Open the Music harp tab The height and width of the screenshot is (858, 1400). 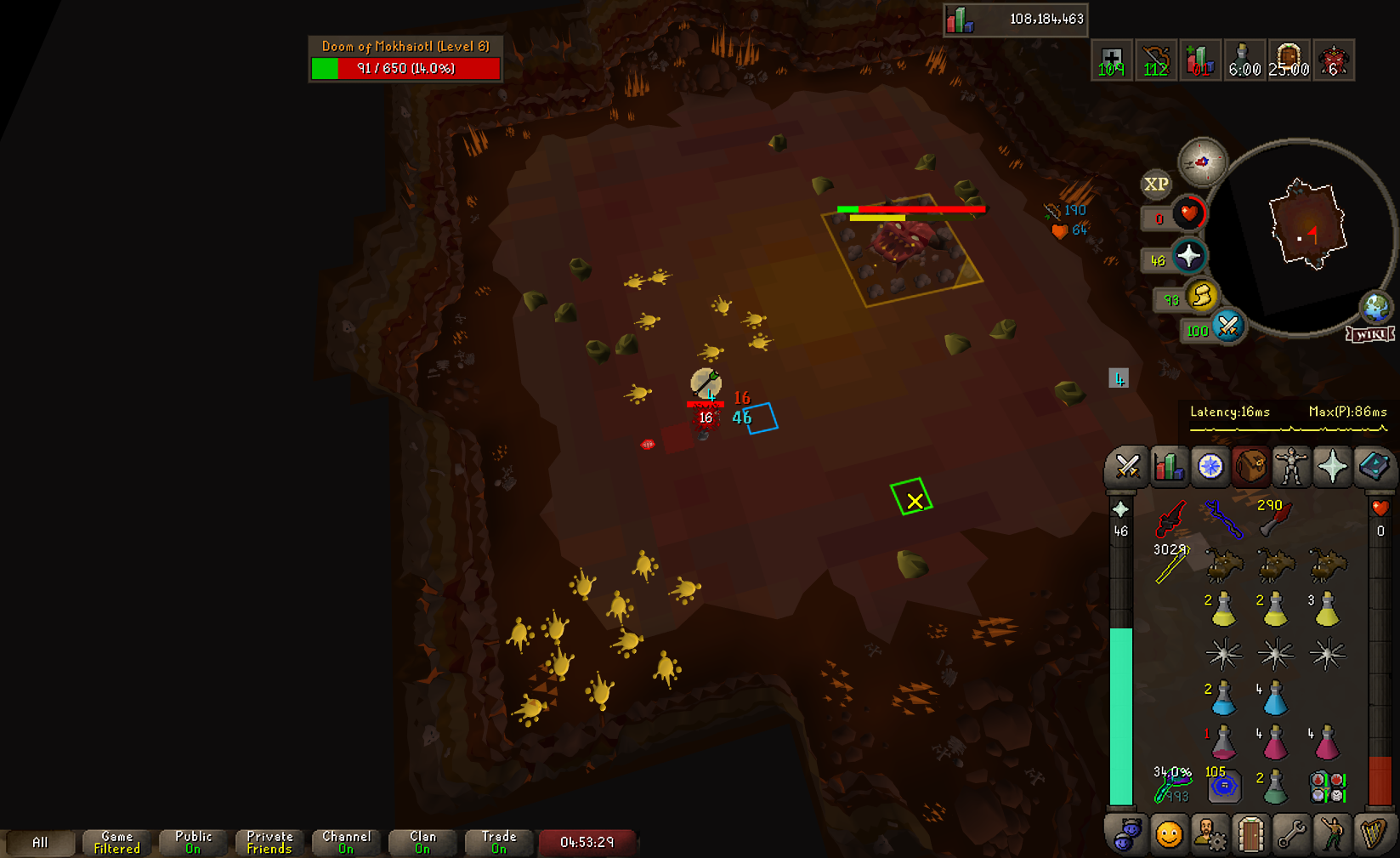pyautogui.click(x=1373, y=835)
